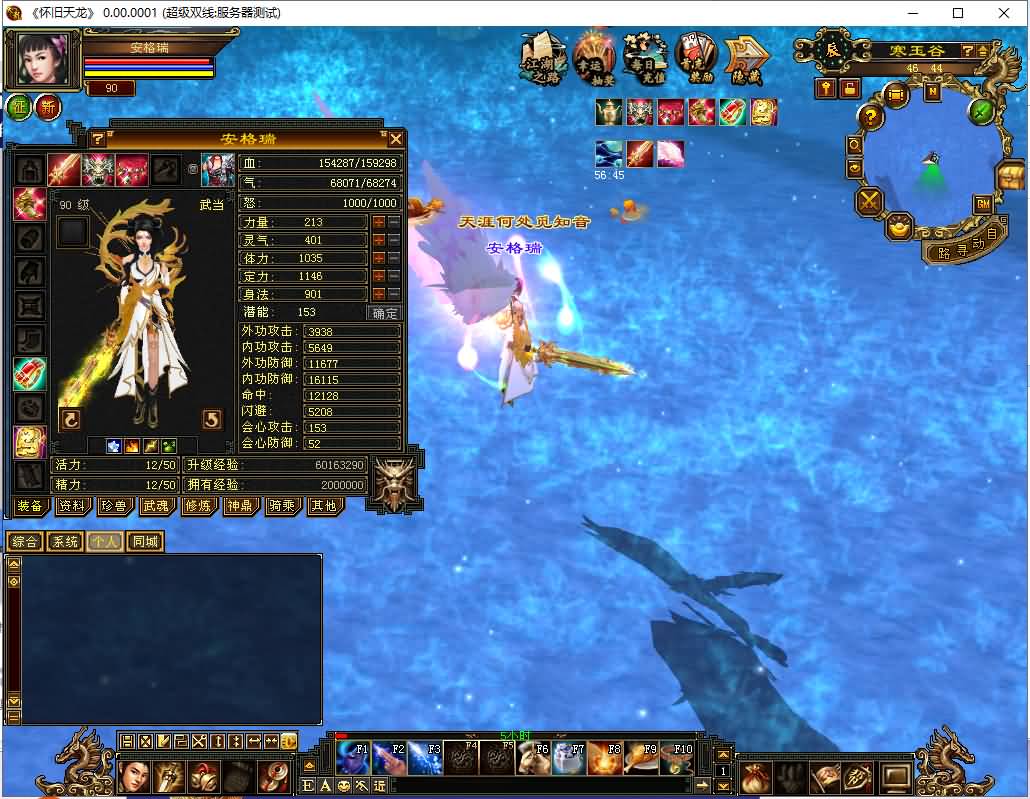The width and height of the screenshot is (1030, 799).
Task: Maximize the game window
Action: pyautogui.click(x=958, y=13)
